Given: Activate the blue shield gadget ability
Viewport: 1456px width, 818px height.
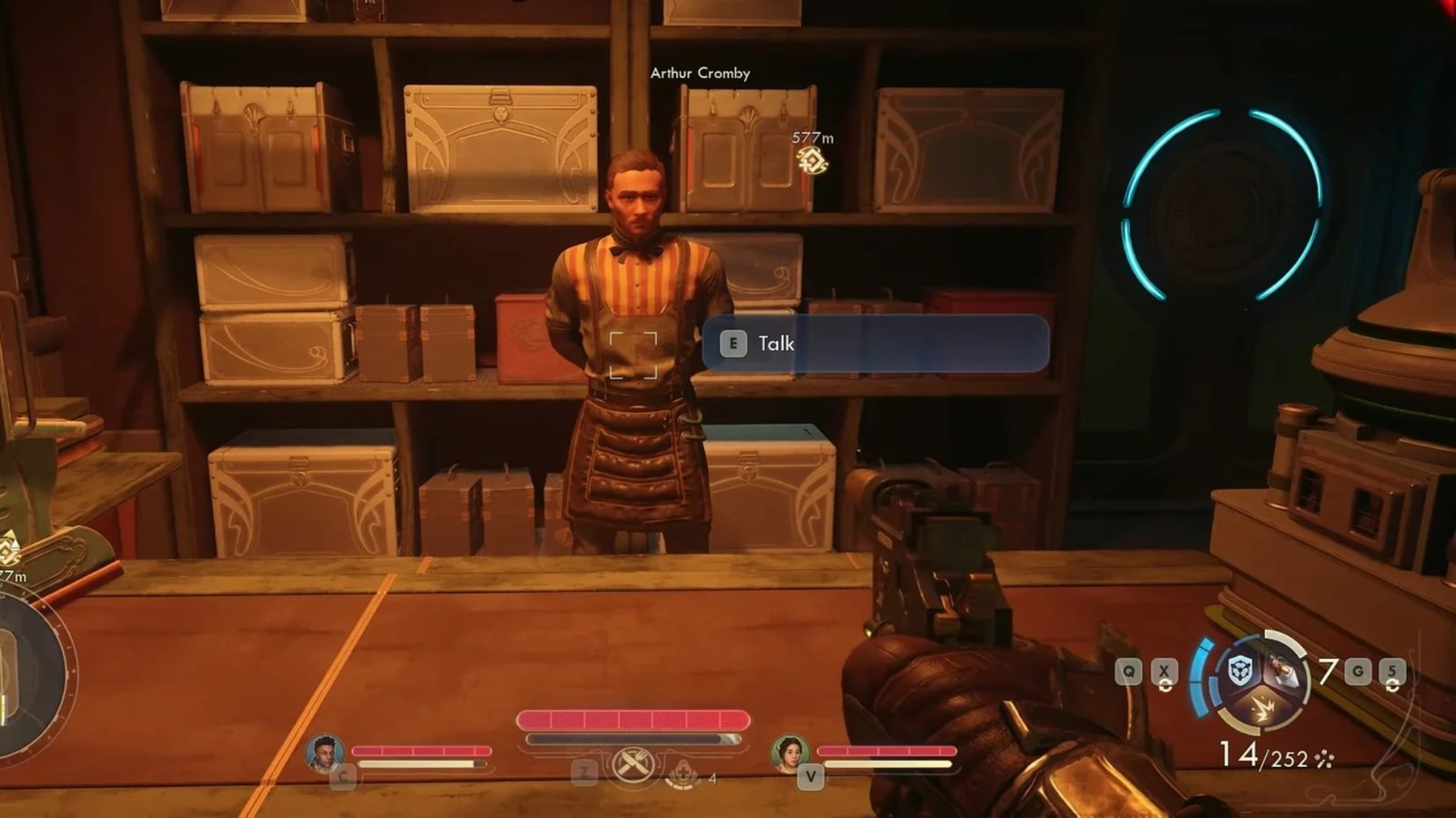Looking at the screenshot, I should (1240, 672).
